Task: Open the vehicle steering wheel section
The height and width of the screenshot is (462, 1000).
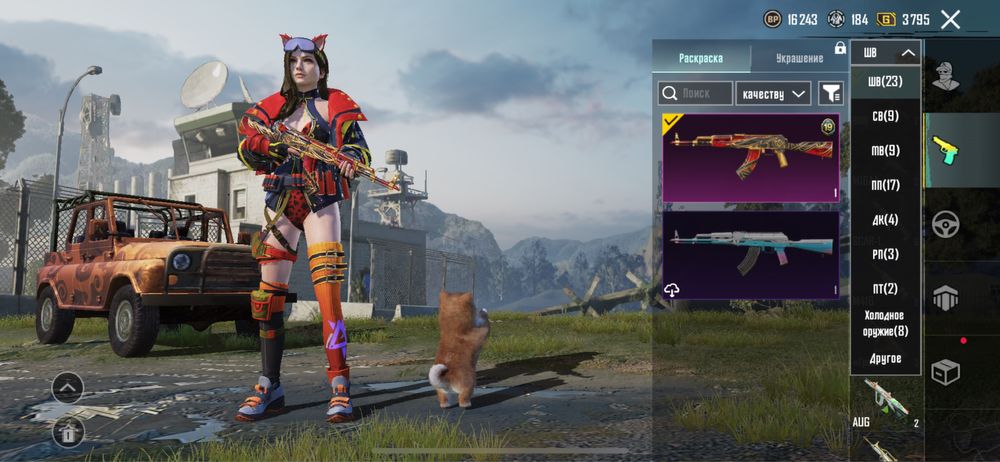Action: tap(945, 224)
